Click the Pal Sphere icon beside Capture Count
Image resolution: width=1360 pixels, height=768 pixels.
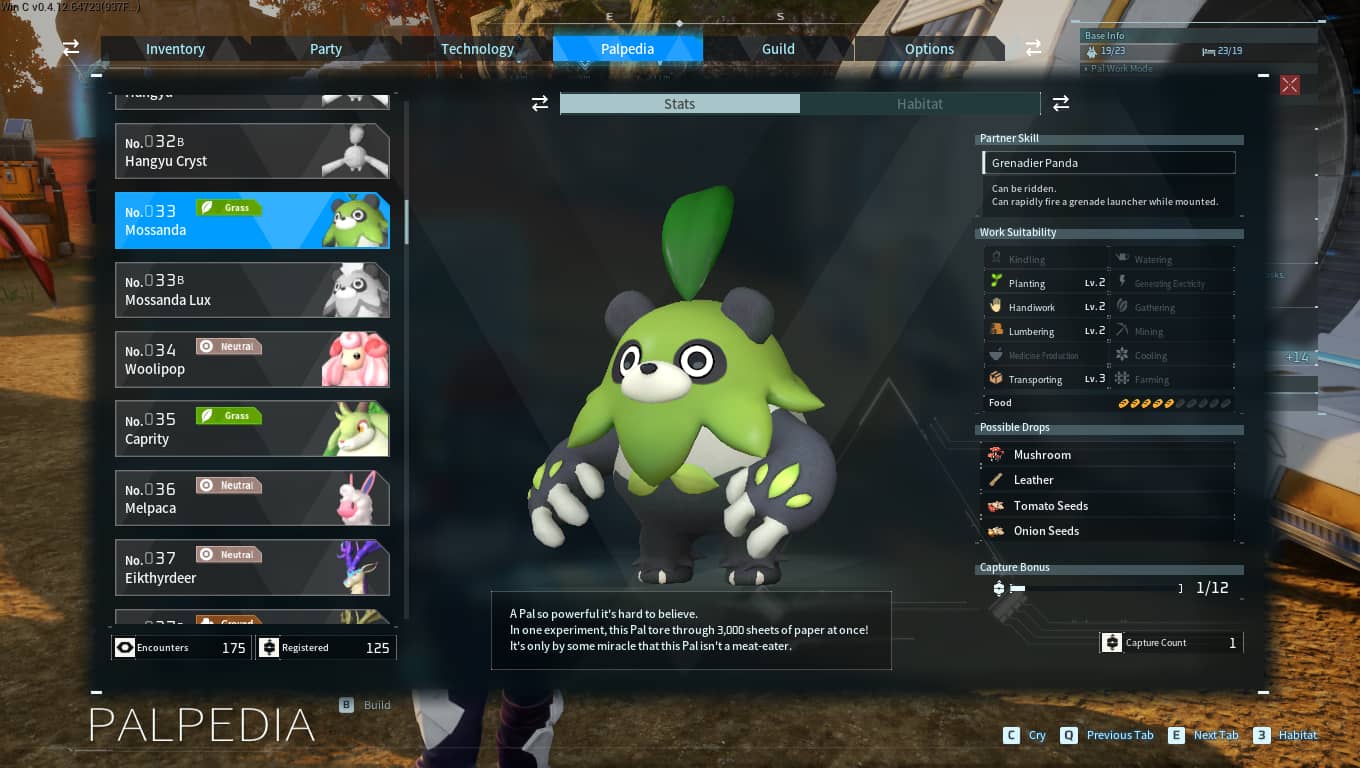(1112, 642)
